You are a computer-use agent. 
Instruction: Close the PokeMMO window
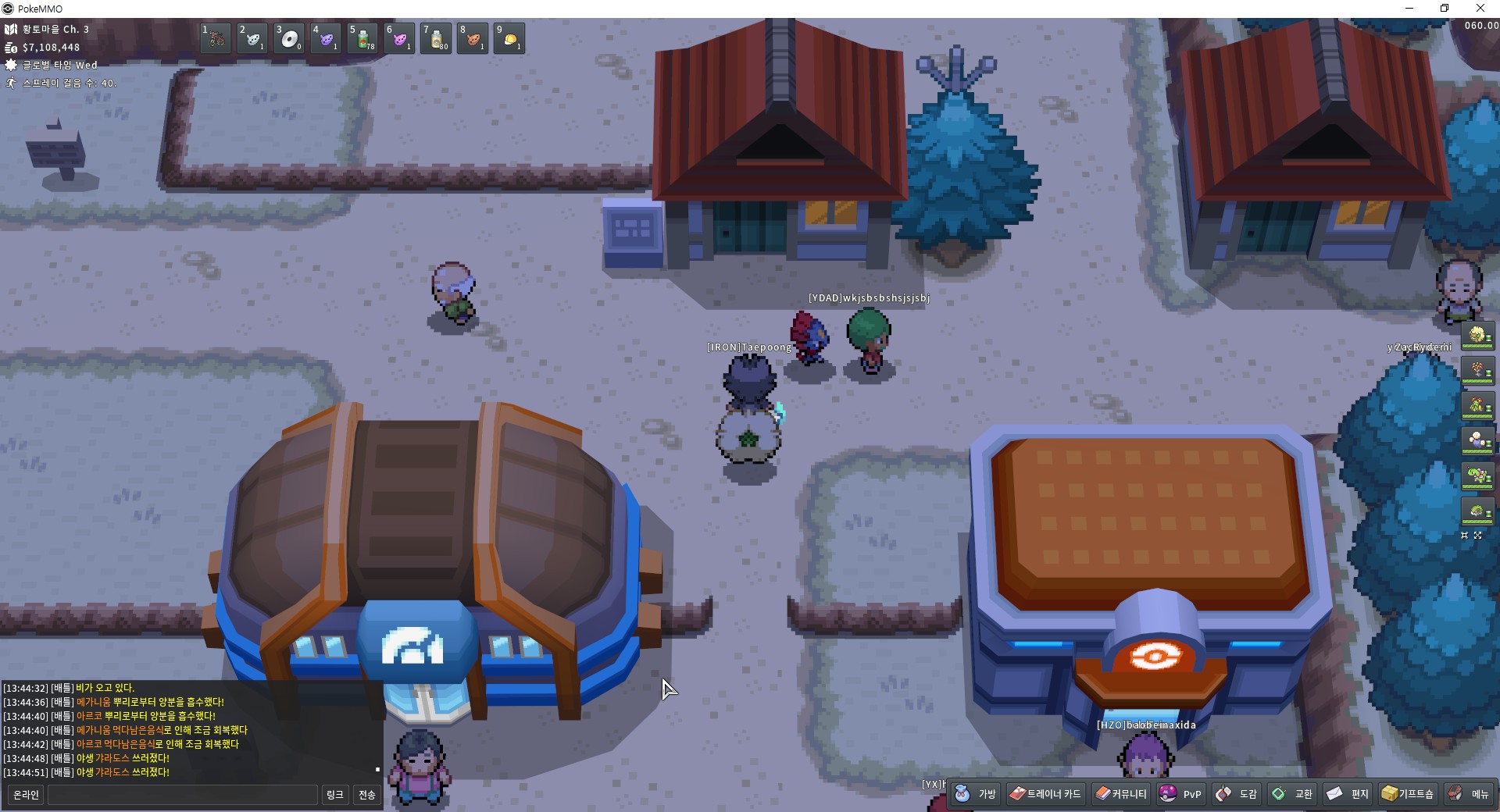pyautogui.click(x=1480, y=9)
